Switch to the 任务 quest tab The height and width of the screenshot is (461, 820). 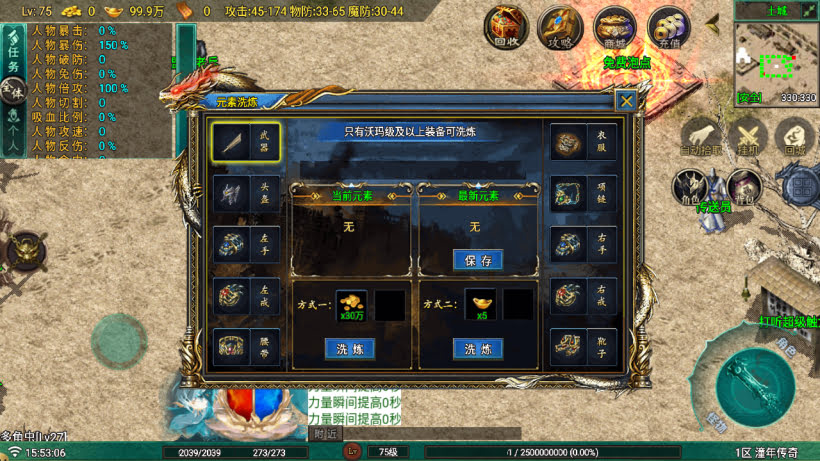(x=13, y=52)
